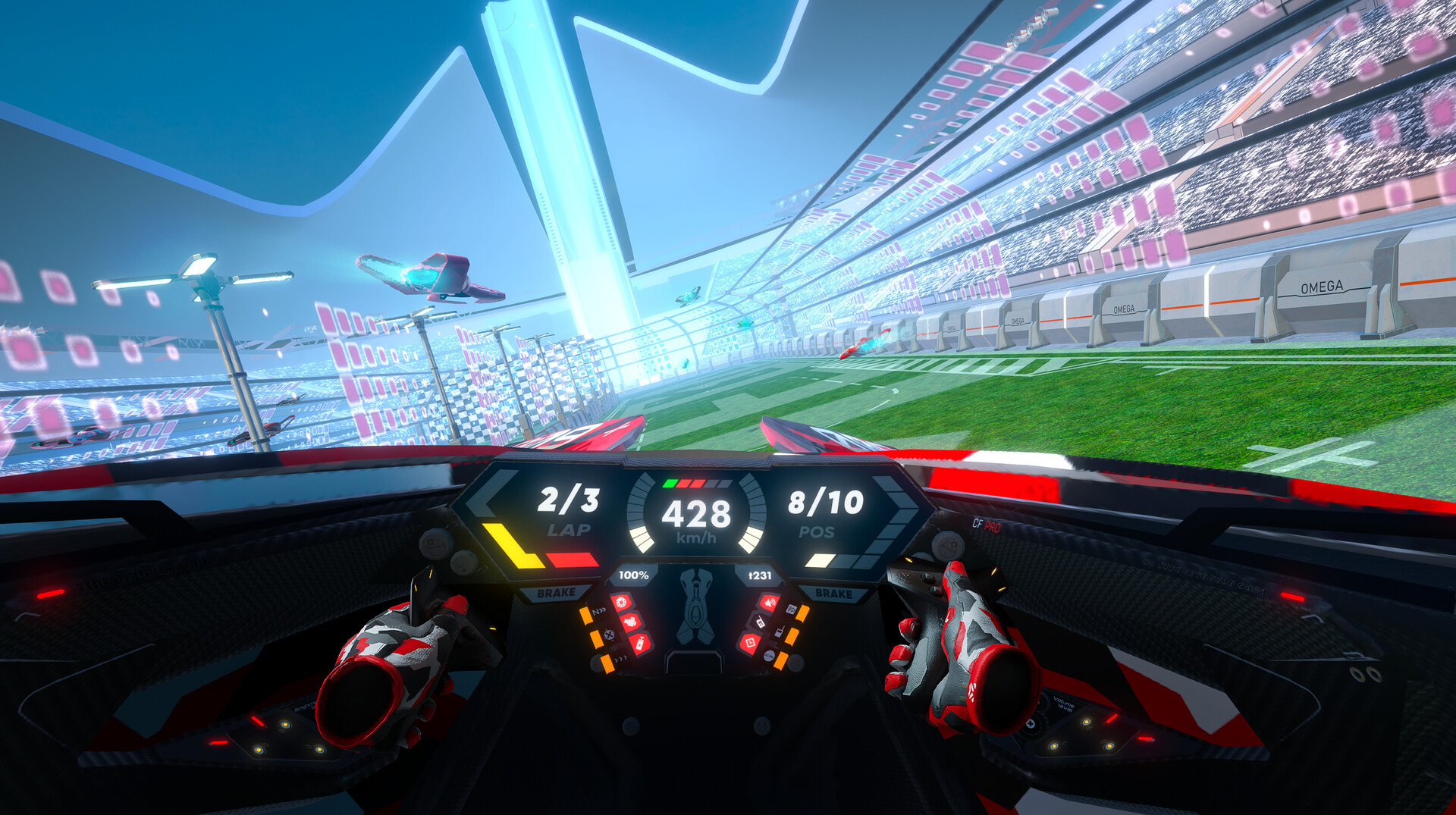Screen dimensions: 1456x815
Task: Open the >>> chevron control on left panel
Action: [620, 658]
